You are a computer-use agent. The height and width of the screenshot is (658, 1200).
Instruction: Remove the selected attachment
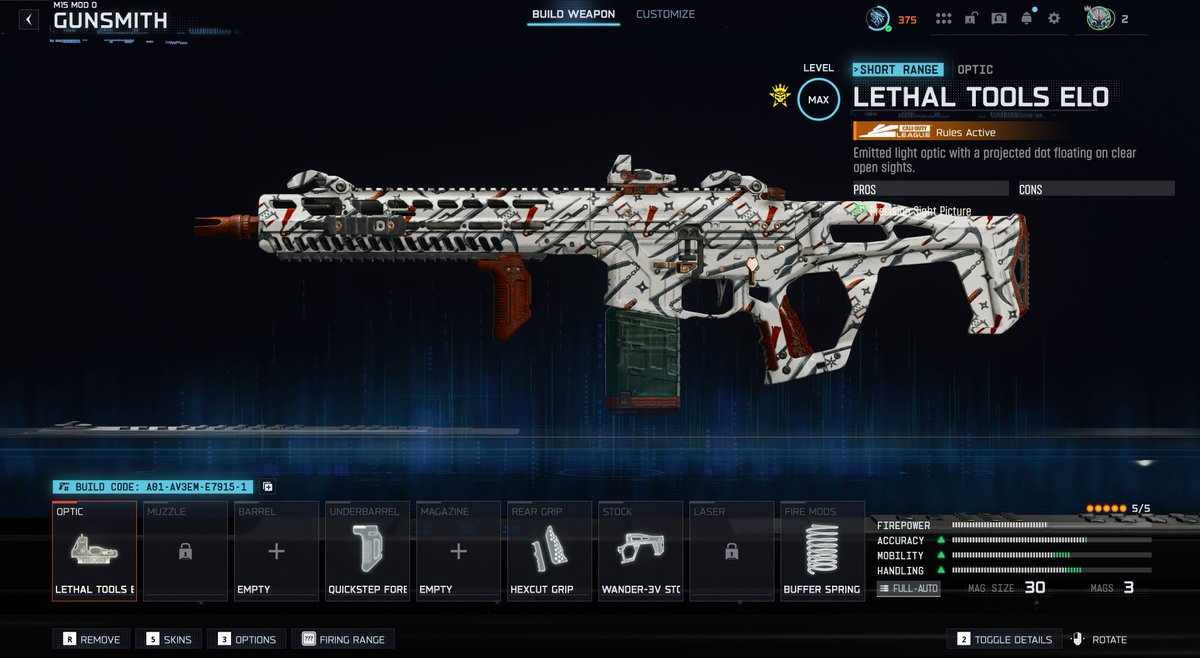click(x=92, y=639)
